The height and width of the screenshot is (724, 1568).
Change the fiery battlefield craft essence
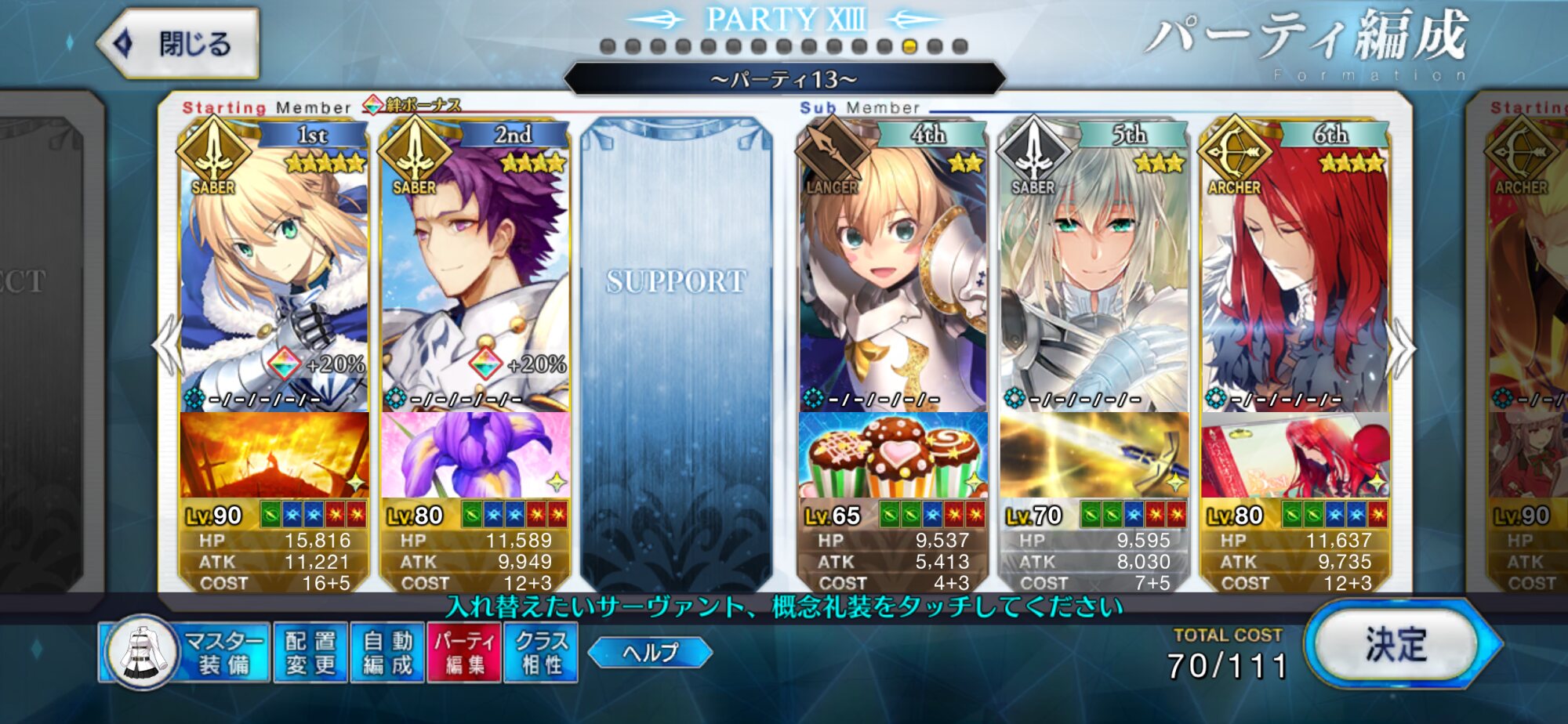click(274, 454)
